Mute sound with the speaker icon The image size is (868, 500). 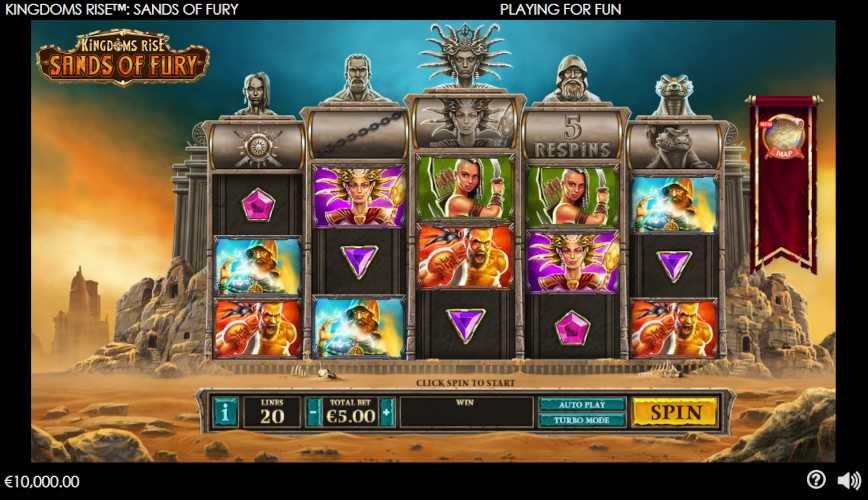[848, 480]
